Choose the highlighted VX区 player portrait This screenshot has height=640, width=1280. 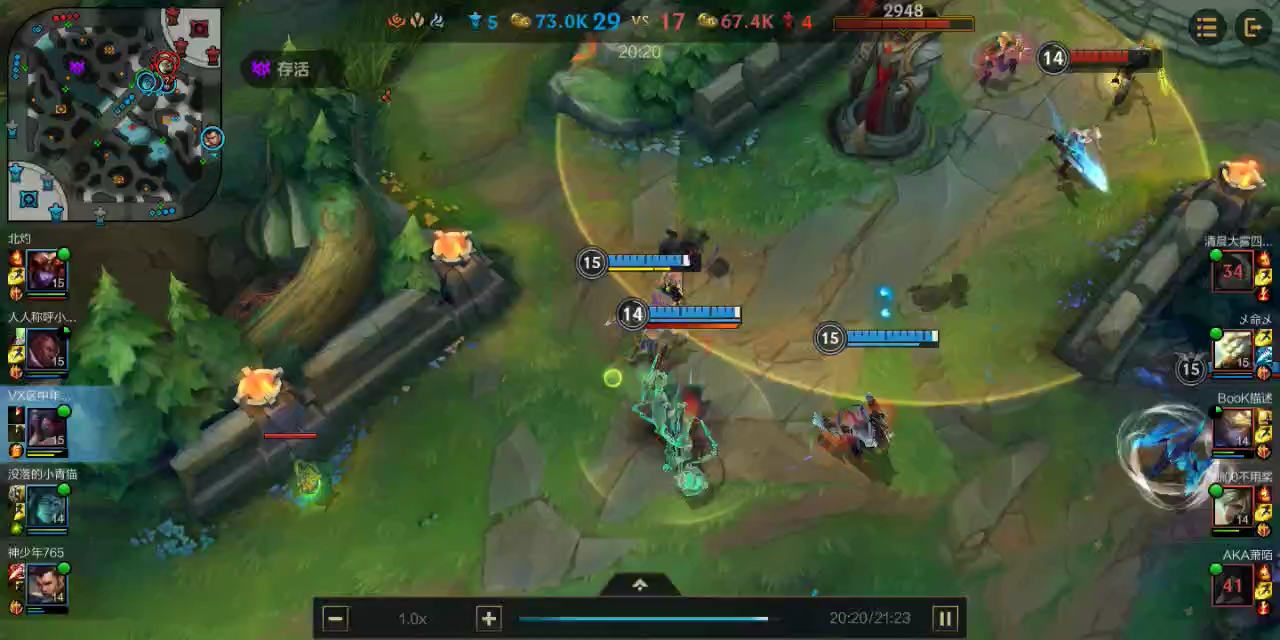[46, 427]
